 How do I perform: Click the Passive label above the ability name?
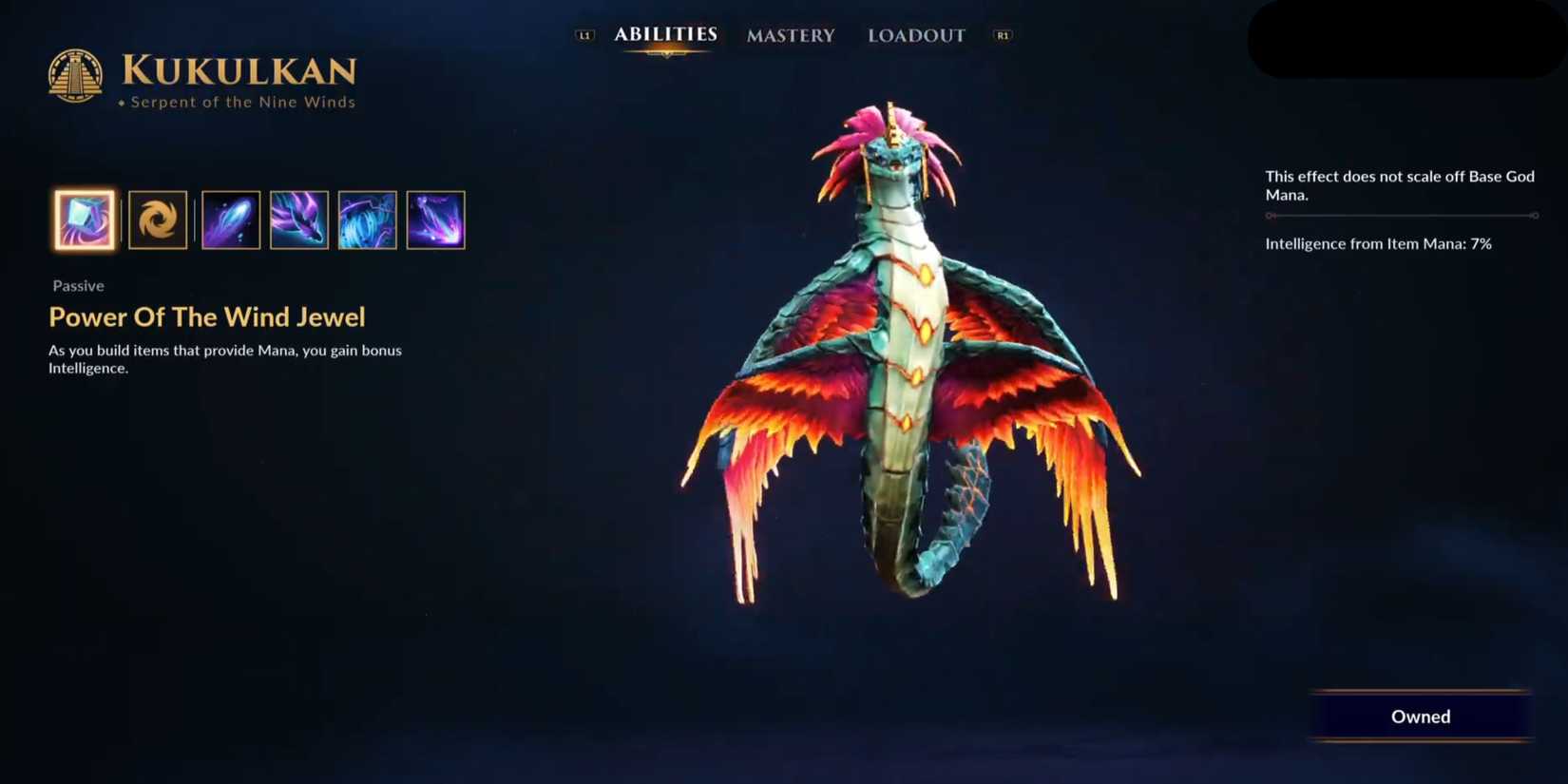[78, 285]
